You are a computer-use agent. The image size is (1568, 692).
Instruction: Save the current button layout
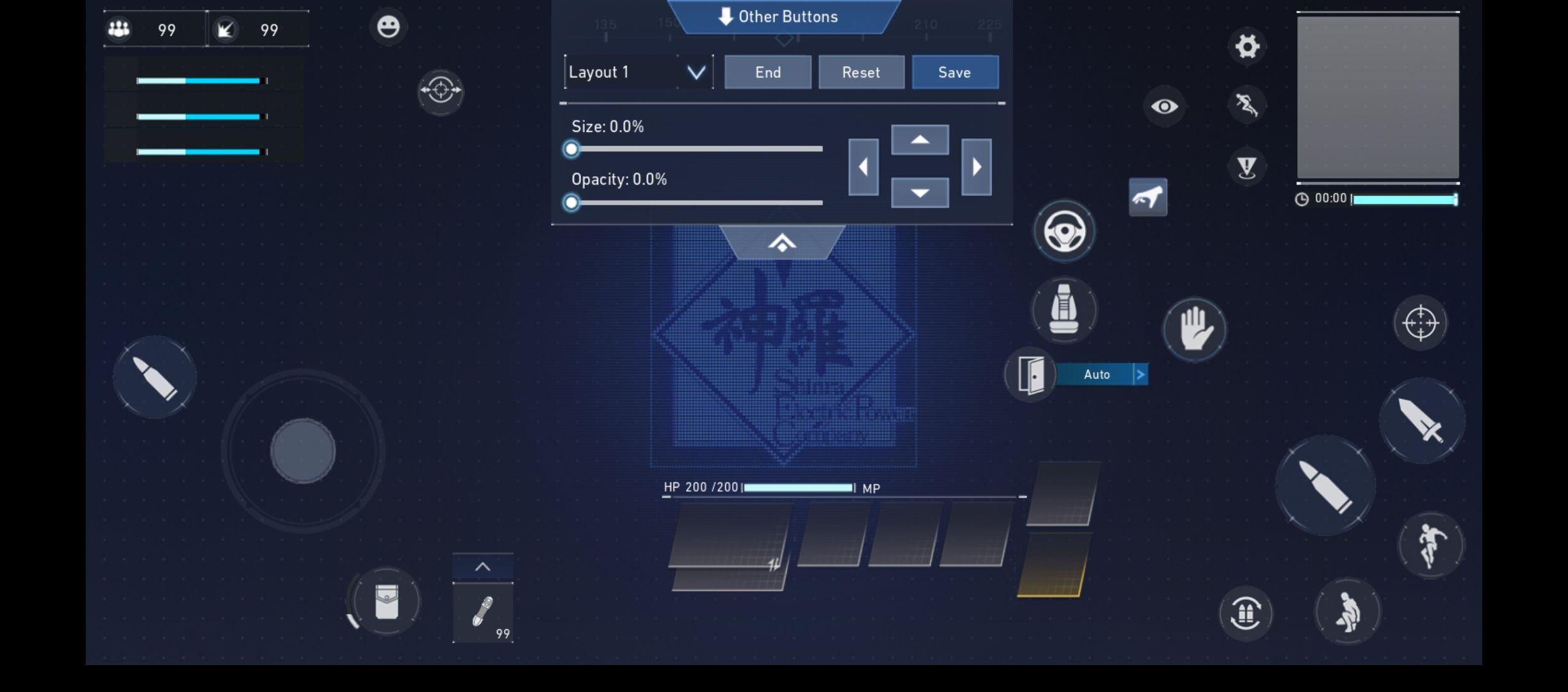point(955,72)
